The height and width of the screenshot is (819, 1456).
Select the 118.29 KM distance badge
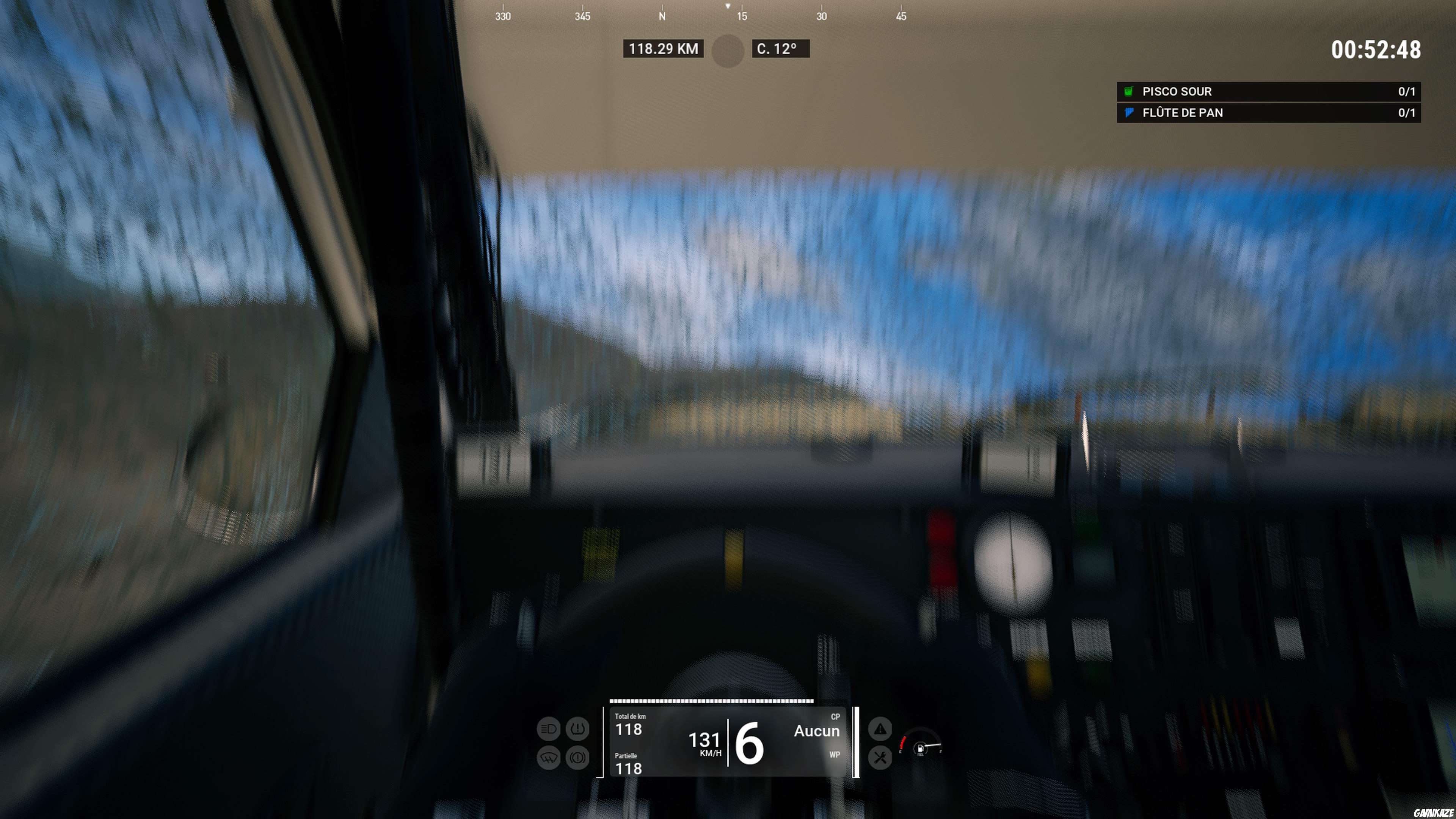click(x=664, y=49)
